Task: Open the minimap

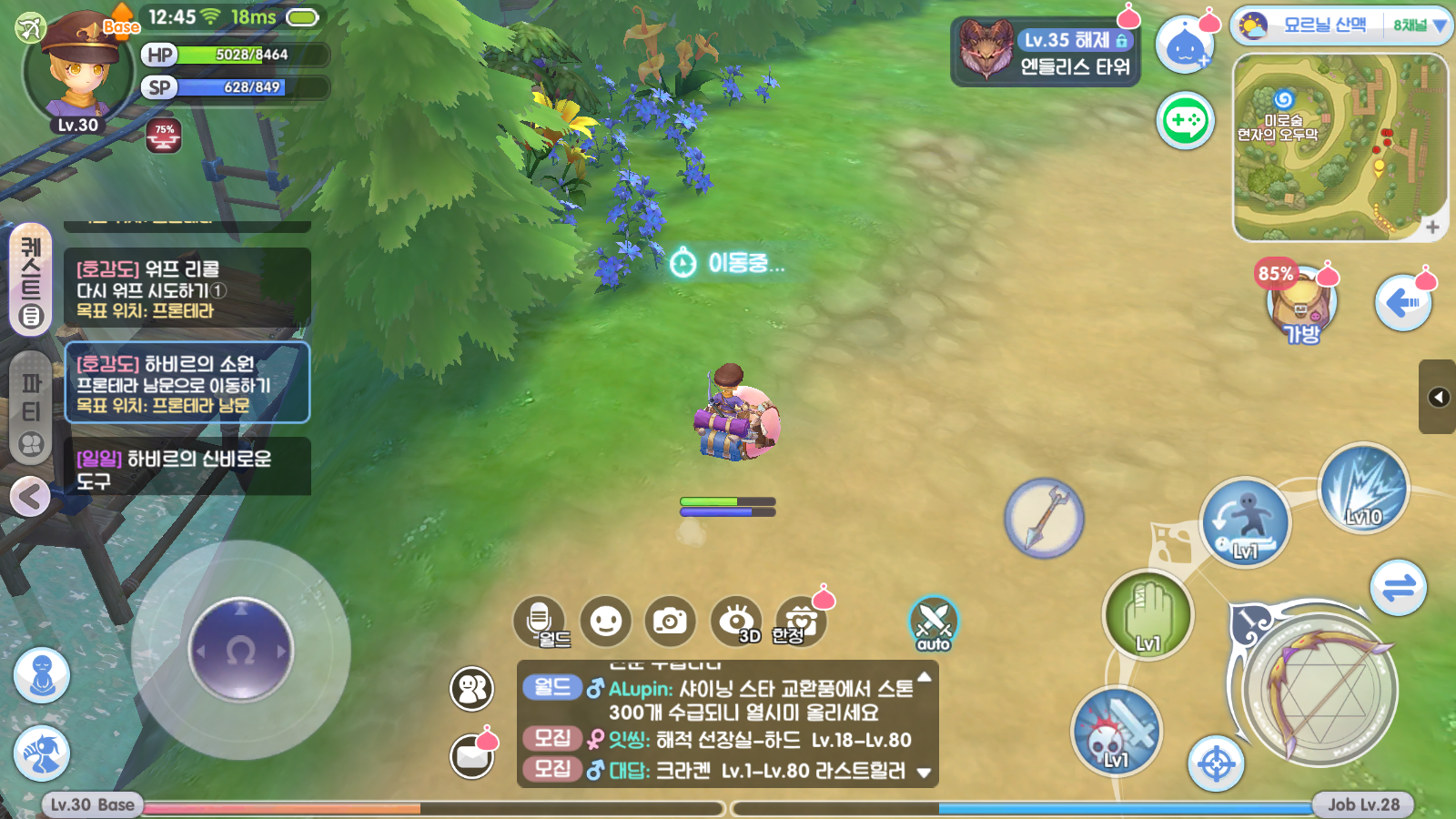Action: pyautogui.click(x=1340, y=147)
